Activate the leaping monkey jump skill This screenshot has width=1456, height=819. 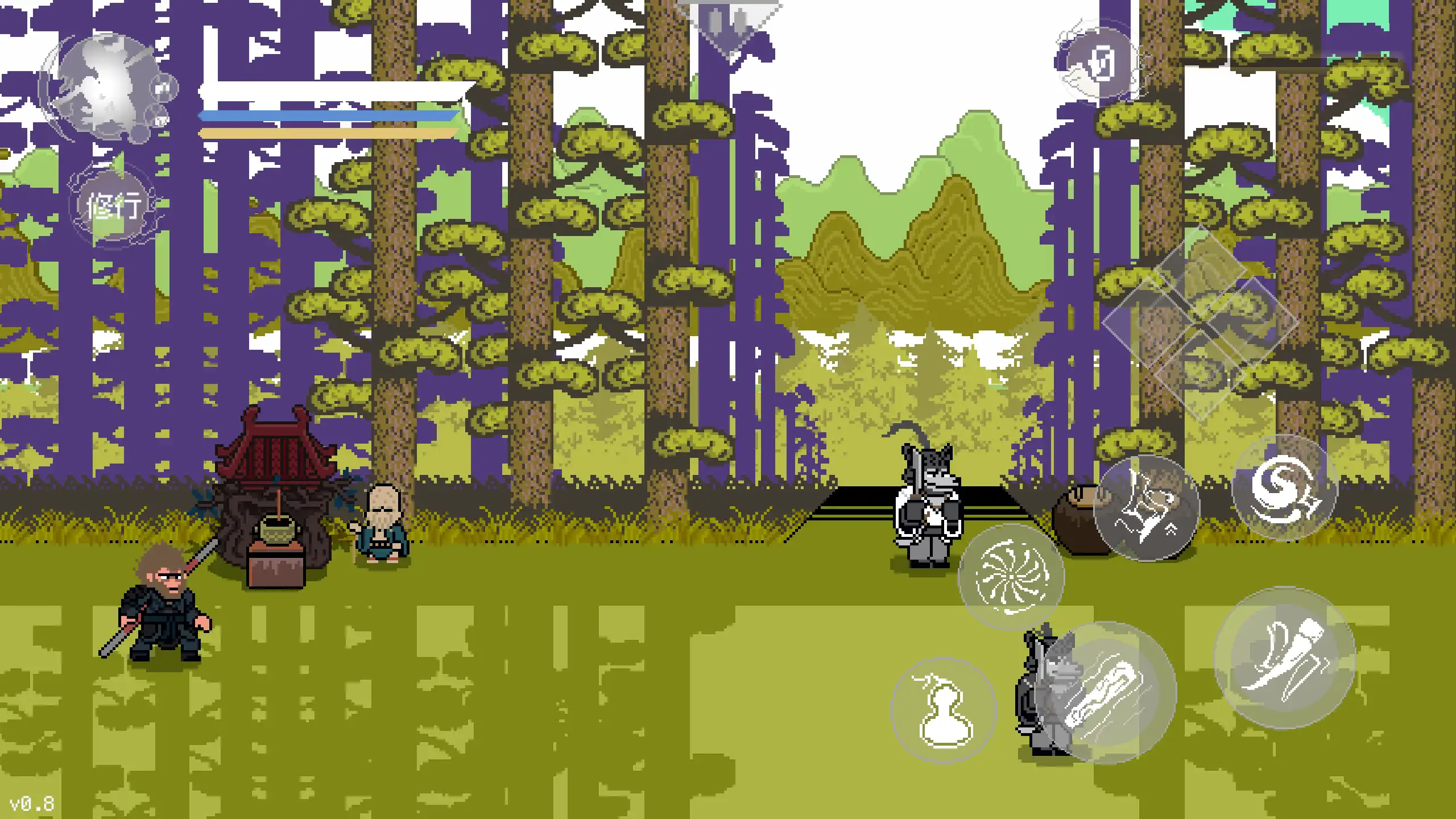point(1146,508)
